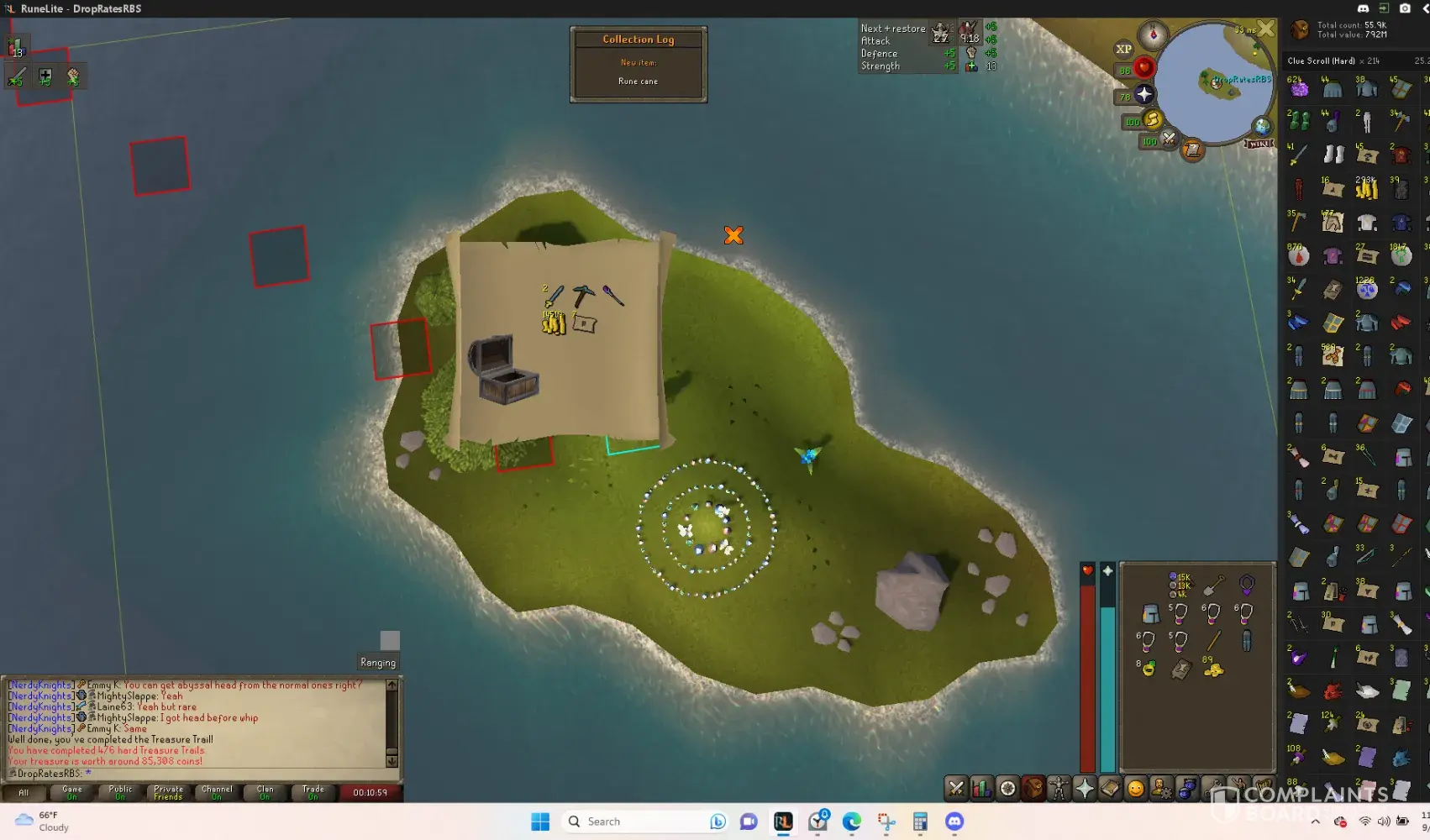Open the Worn Equipment tab
The image size is (1430, 840).
[x=1059, y=789]
